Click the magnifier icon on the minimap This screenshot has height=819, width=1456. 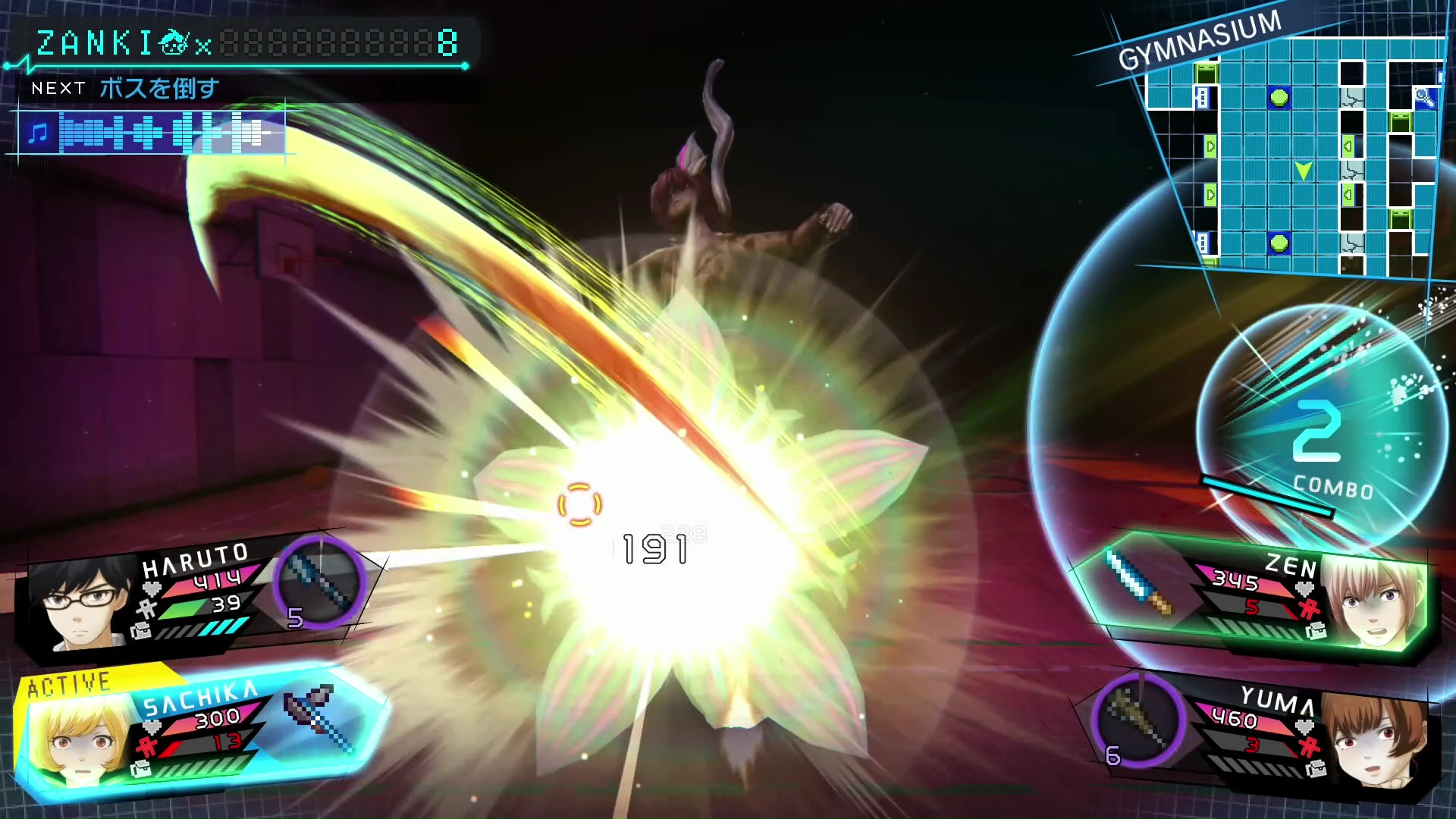(1424, 97)
